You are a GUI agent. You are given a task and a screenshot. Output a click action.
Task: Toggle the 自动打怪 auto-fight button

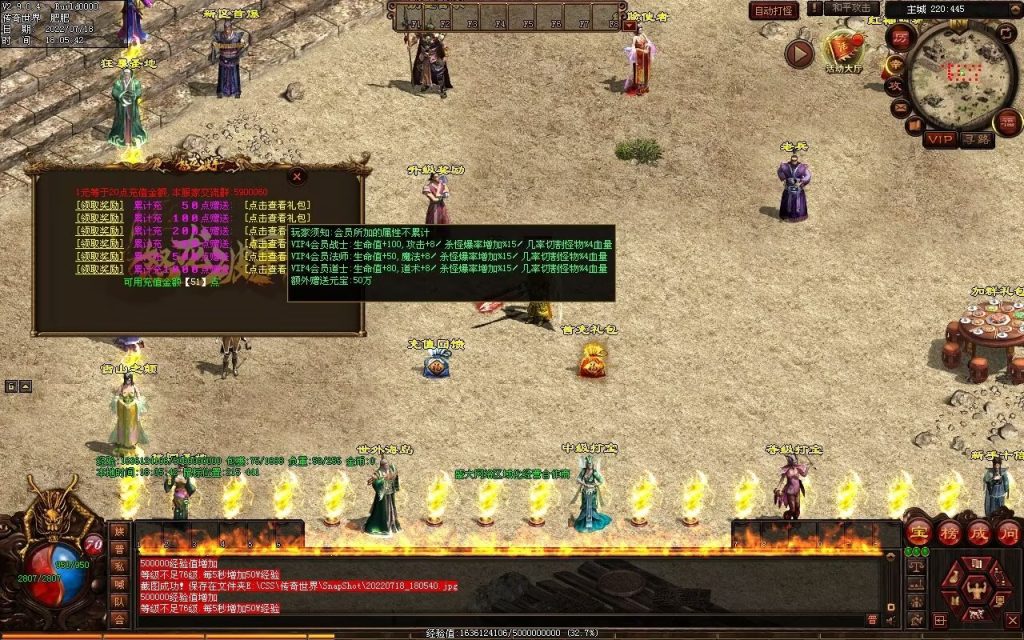774,11
